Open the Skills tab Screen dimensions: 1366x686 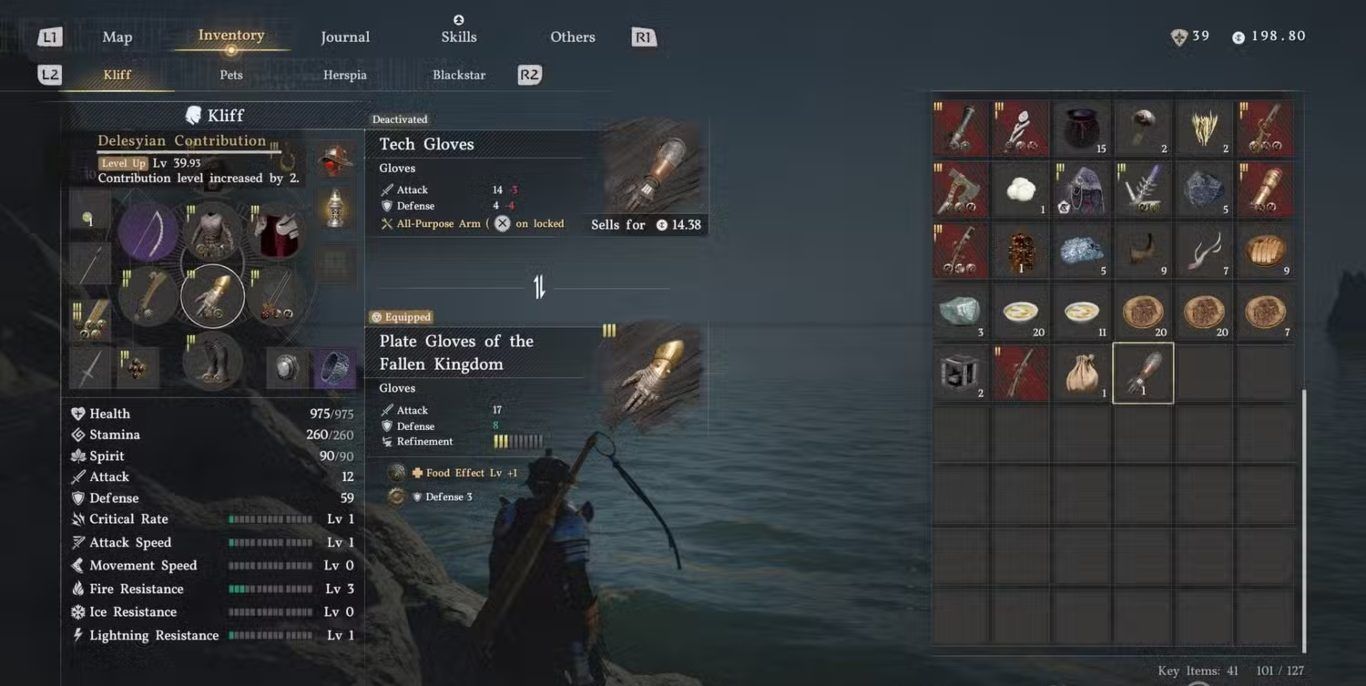pyautogui.click(x=459, y=37)
